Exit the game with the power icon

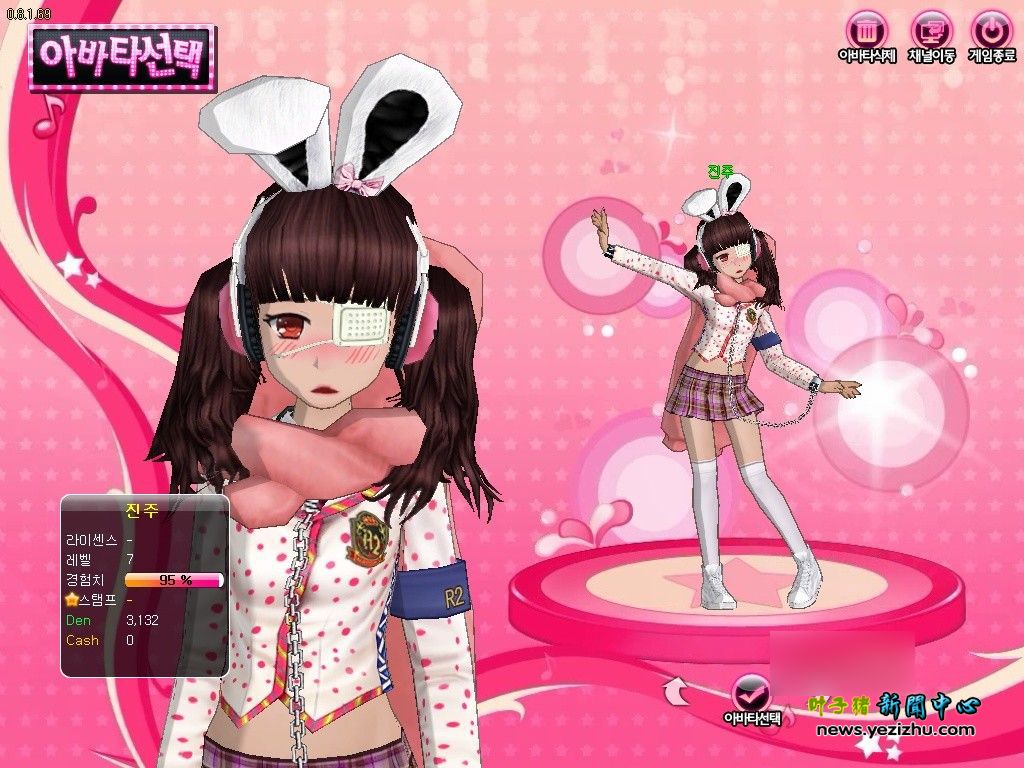tap(991, 30)
